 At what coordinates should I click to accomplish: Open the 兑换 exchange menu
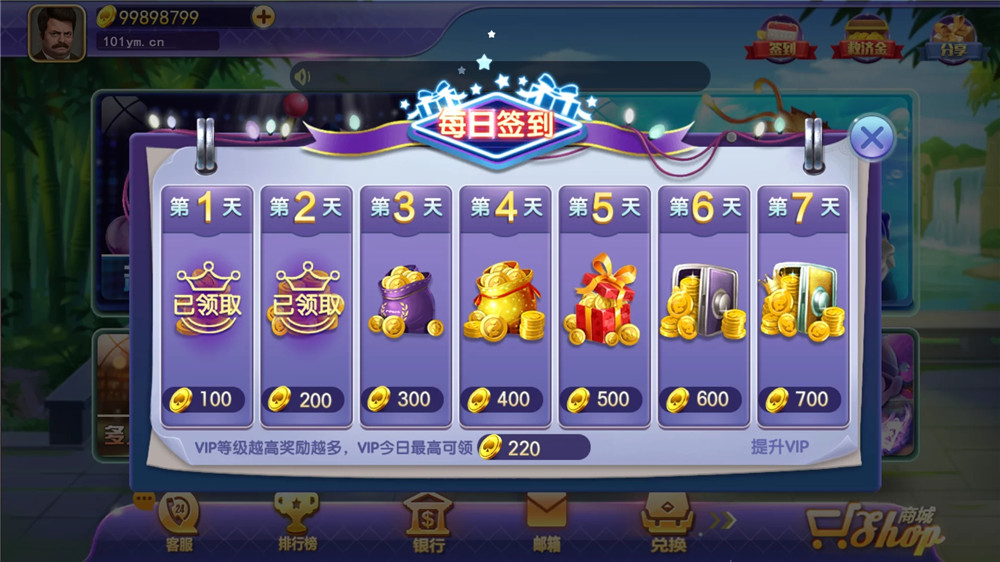668,524
